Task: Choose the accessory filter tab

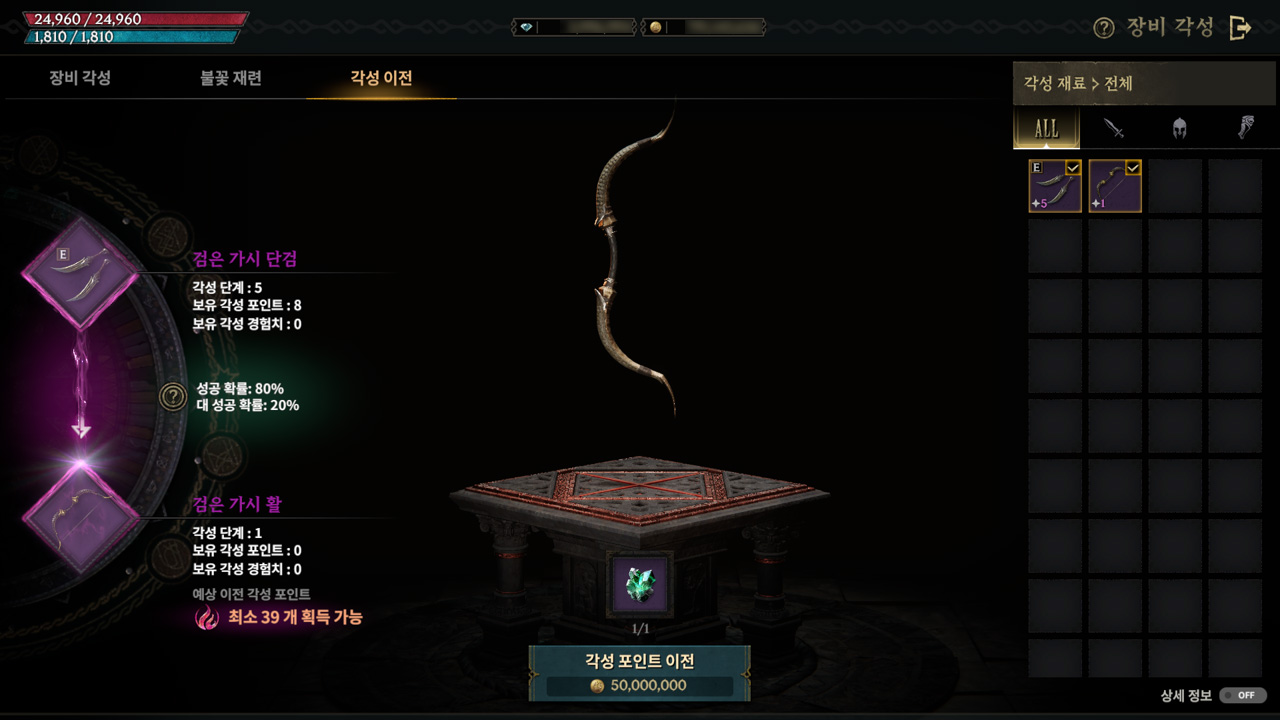Action: point(1246,128)
